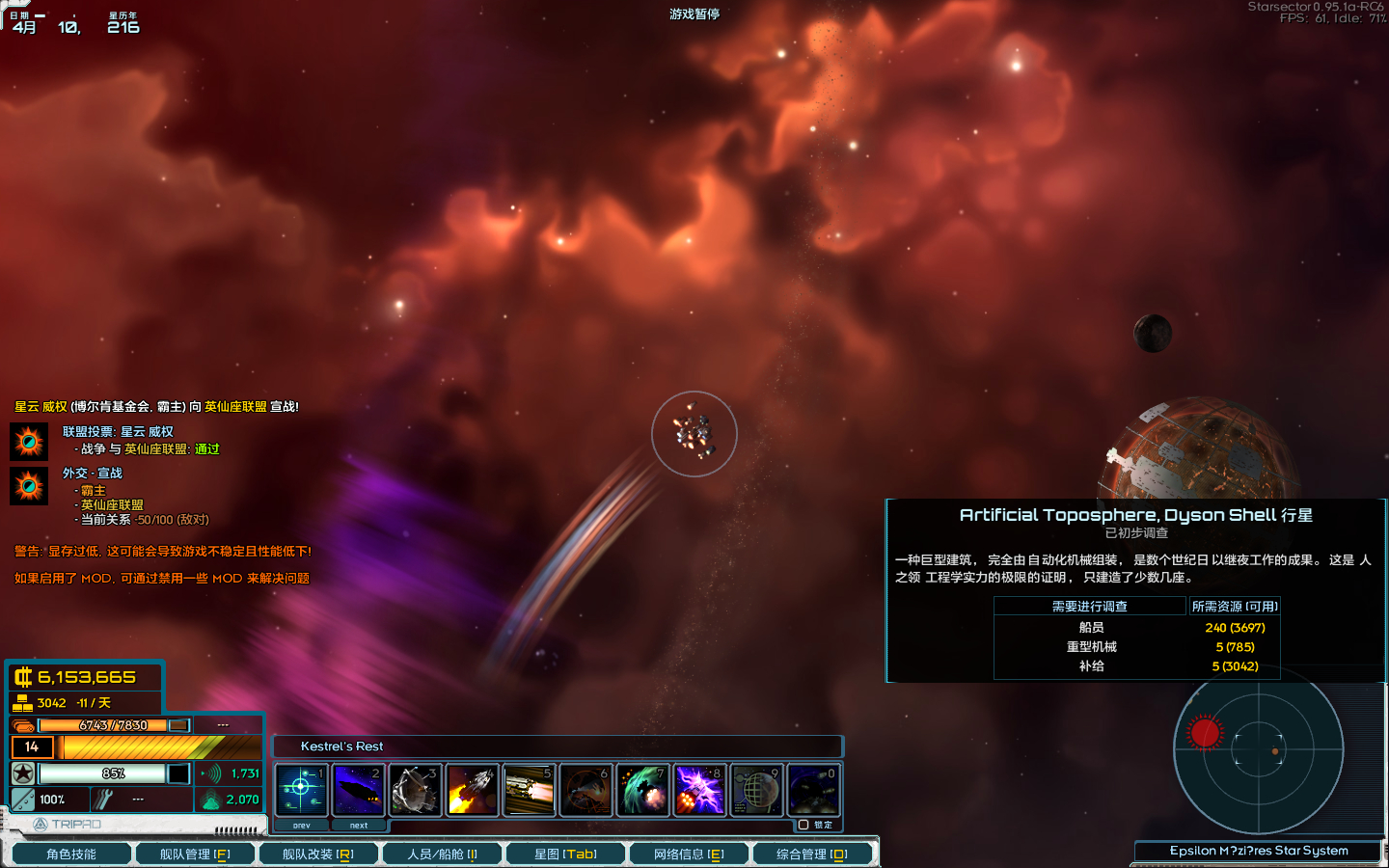1389x868 pixels.
Task: Activate the Active Sensor Burst ability in slot 1
Action: click(302, 790)
